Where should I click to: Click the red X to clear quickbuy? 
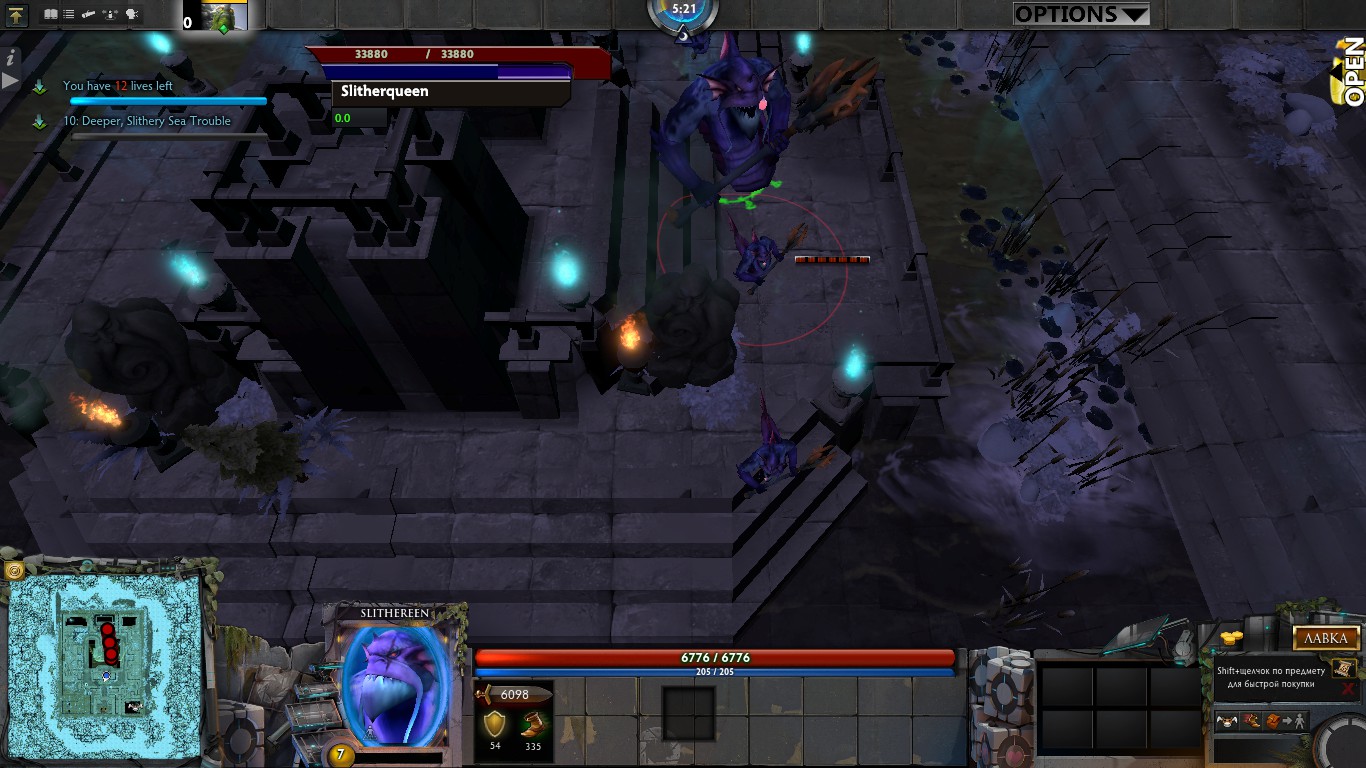tap(1346, 688)
